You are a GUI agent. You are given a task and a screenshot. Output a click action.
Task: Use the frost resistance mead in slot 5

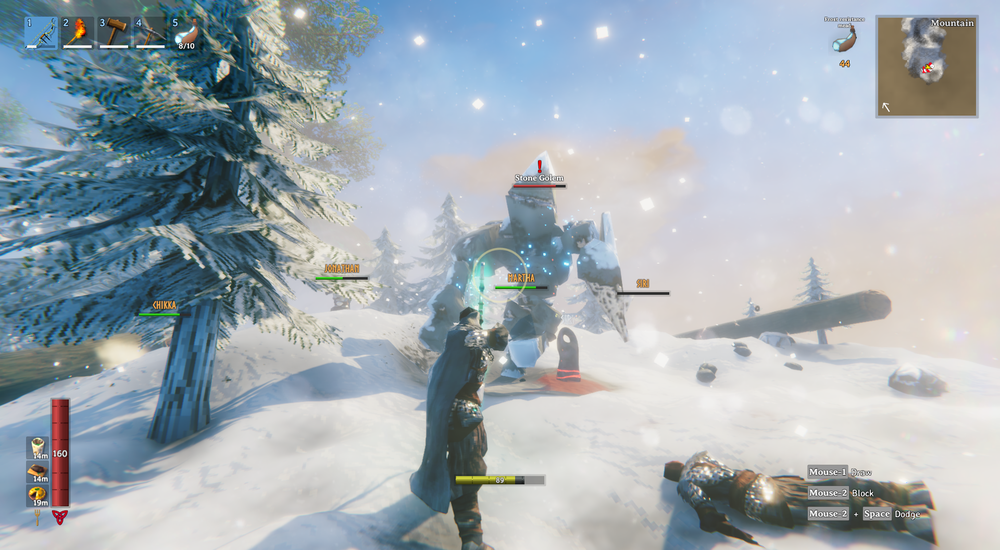pos(186,31)
